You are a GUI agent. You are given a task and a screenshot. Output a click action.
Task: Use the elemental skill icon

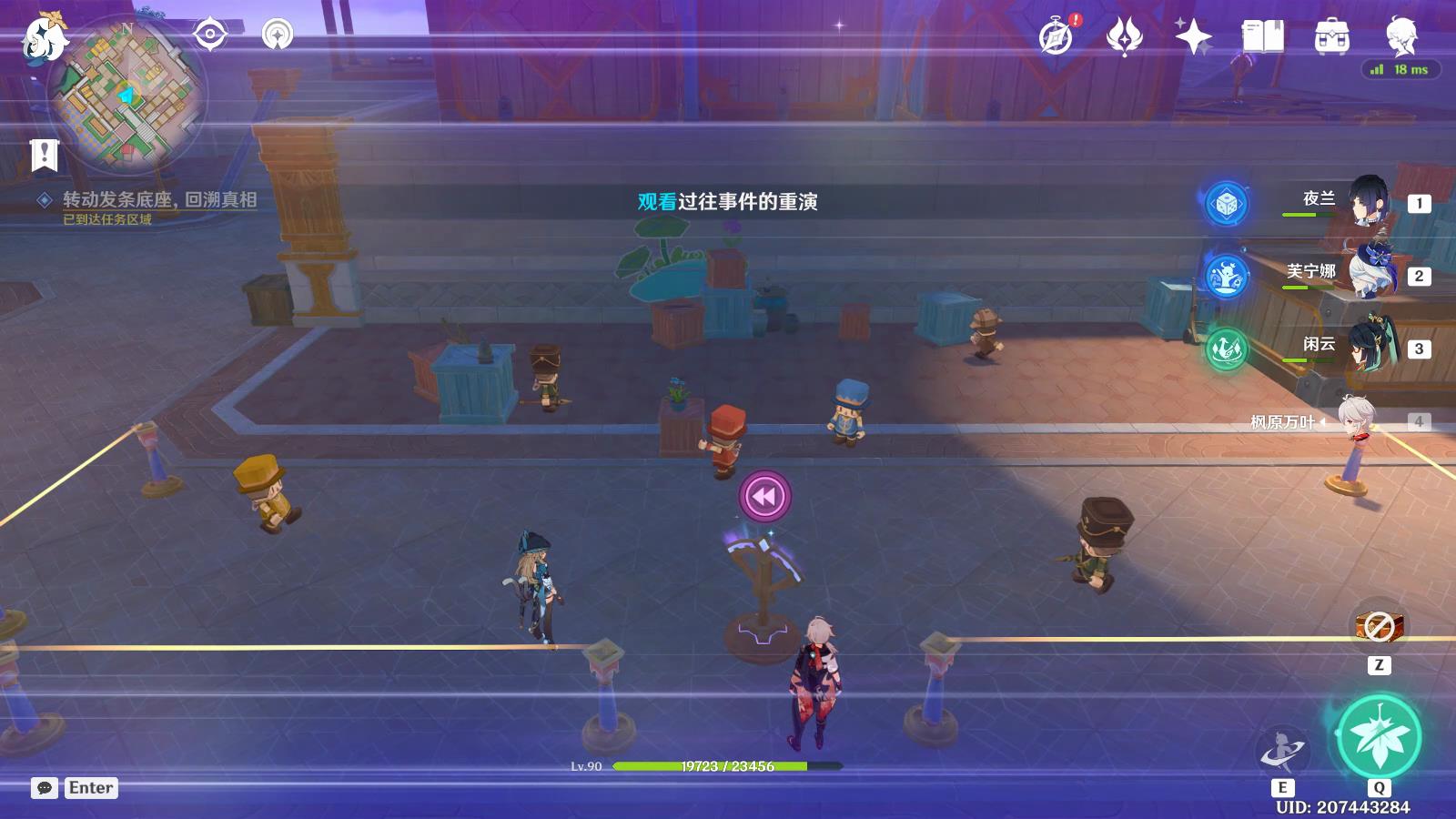click(x=1282, y=752)
